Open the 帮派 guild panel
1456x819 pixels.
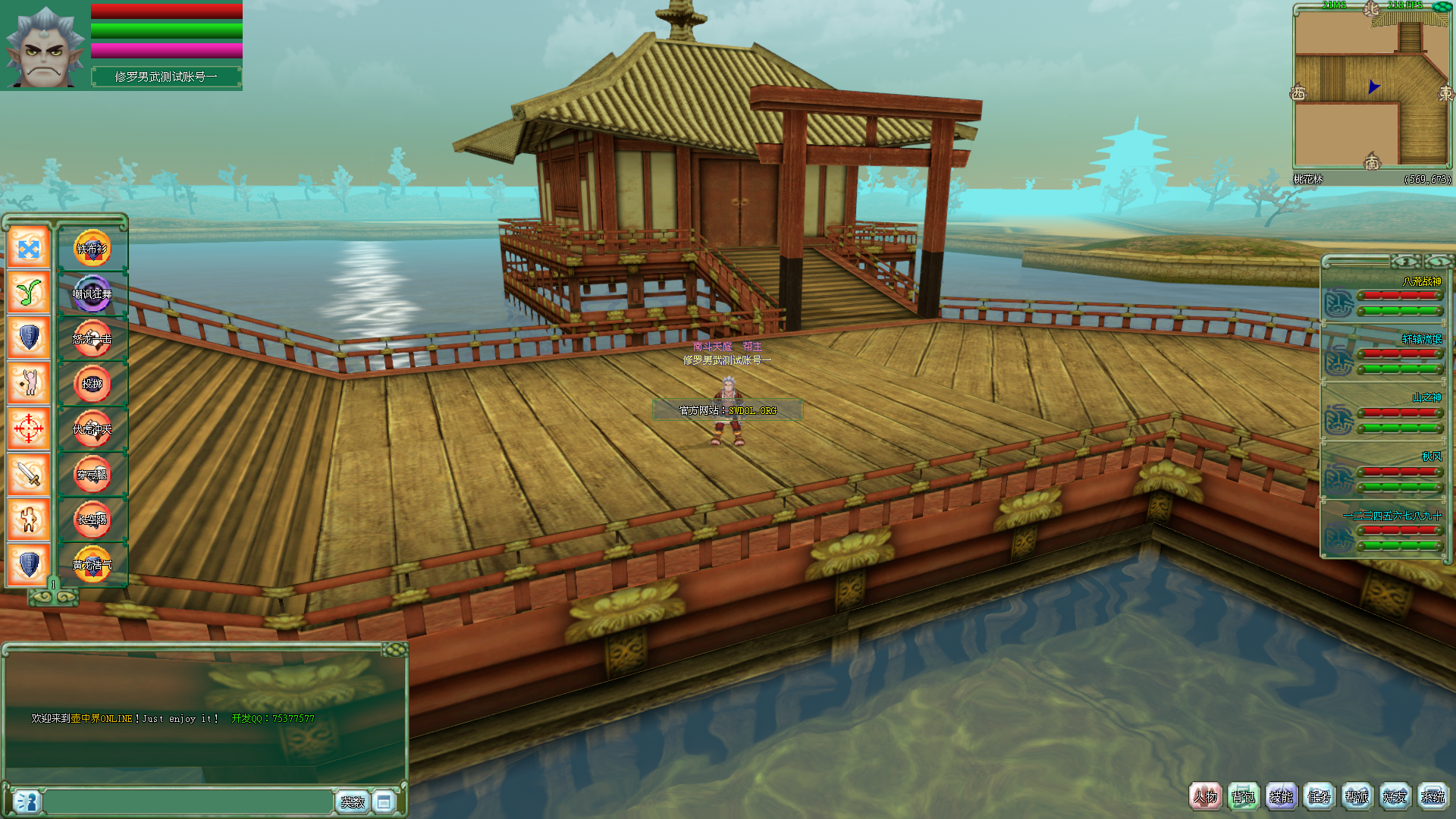tap(1357, 797)
